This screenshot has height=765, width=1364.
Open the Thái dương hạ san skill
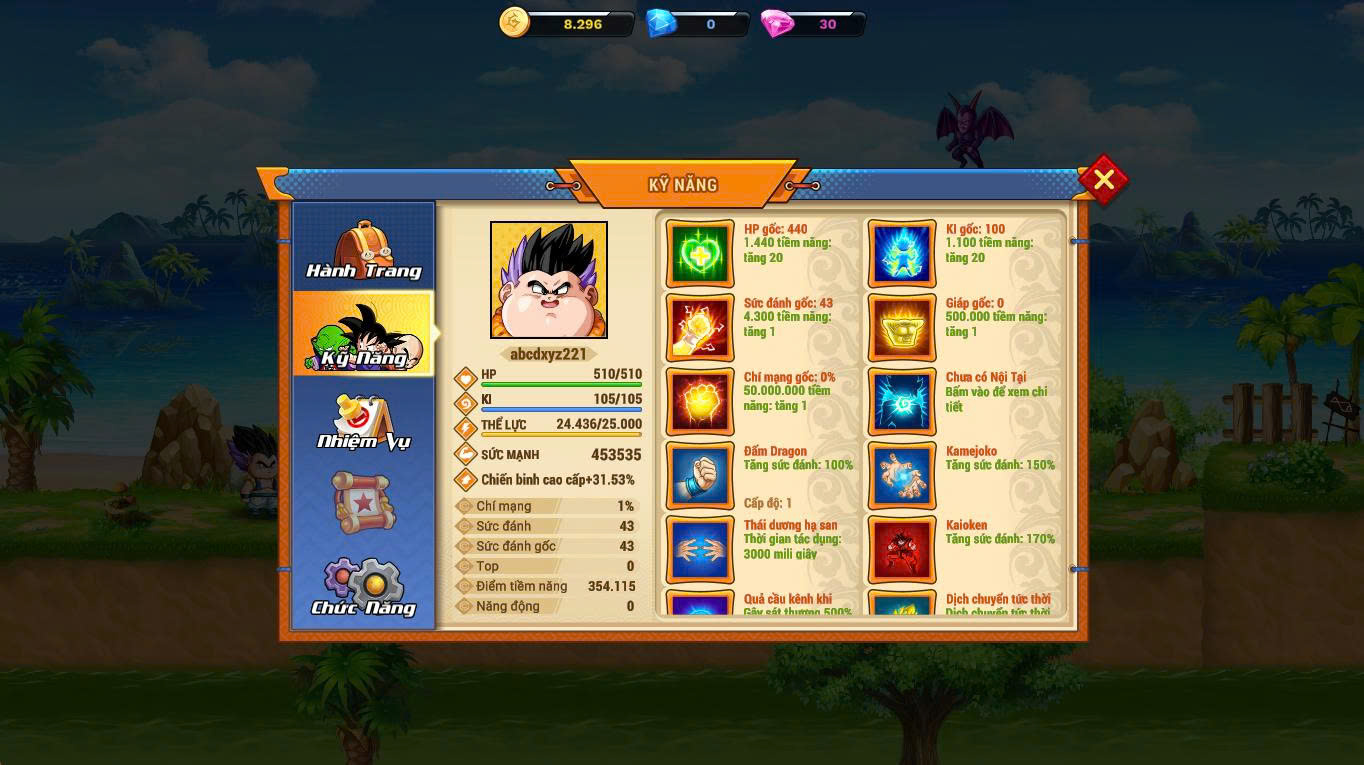pos(700,550)
